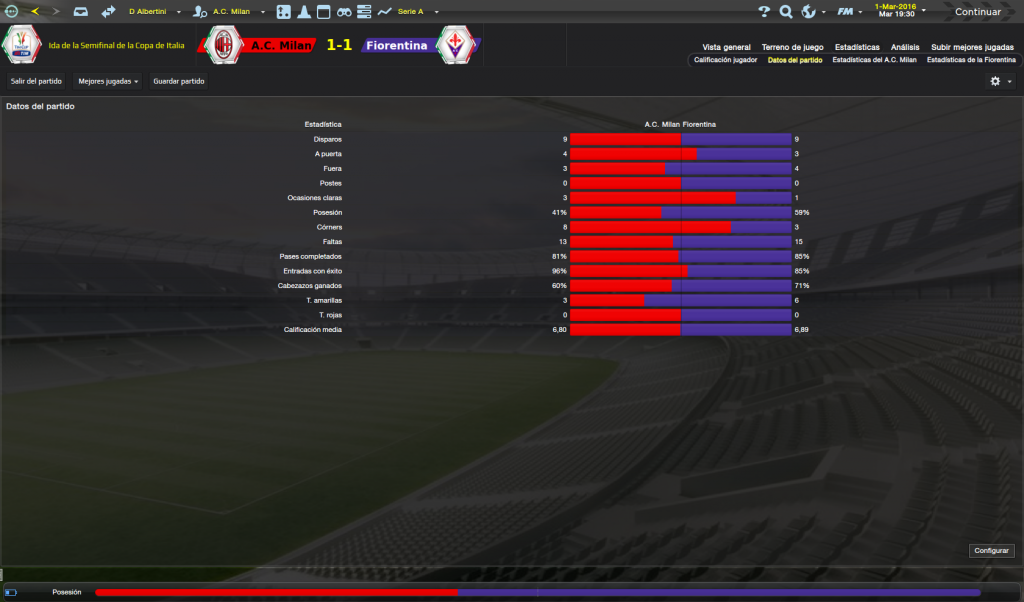The width and height of the screenshot is (1024, 602).
Task: Choose Subir mejores jugadas
Action: [972, 47]
